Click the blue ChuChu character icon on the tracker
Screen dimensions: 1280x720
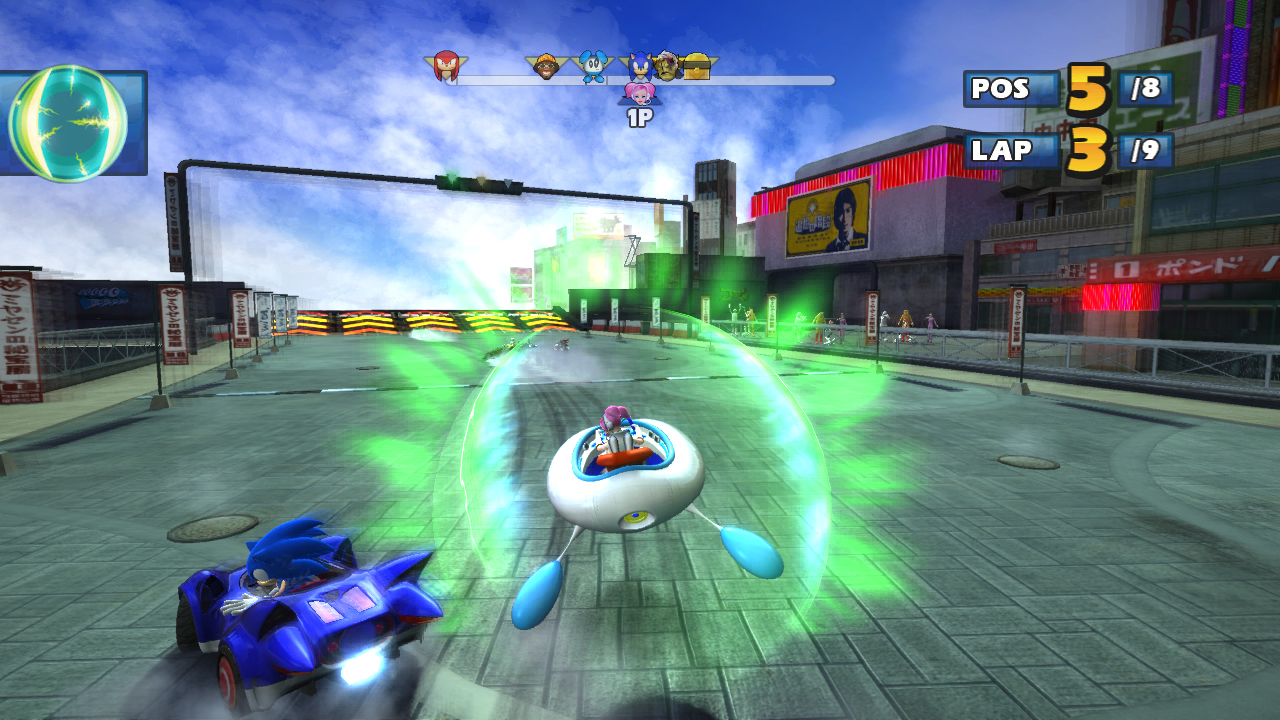(x=592, y=66)
